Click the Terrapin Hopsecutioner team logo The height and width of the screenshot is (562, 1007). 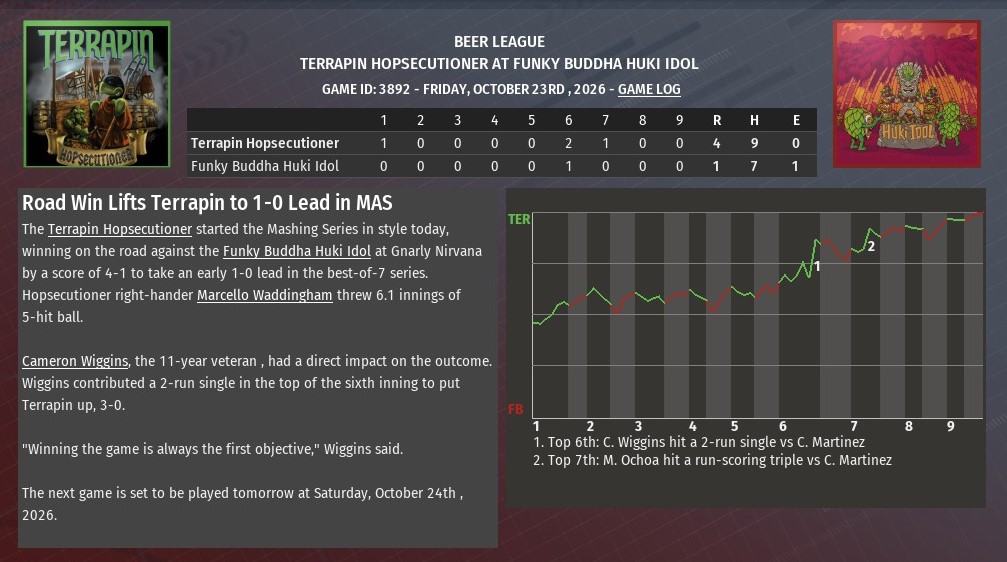[97, 94]
